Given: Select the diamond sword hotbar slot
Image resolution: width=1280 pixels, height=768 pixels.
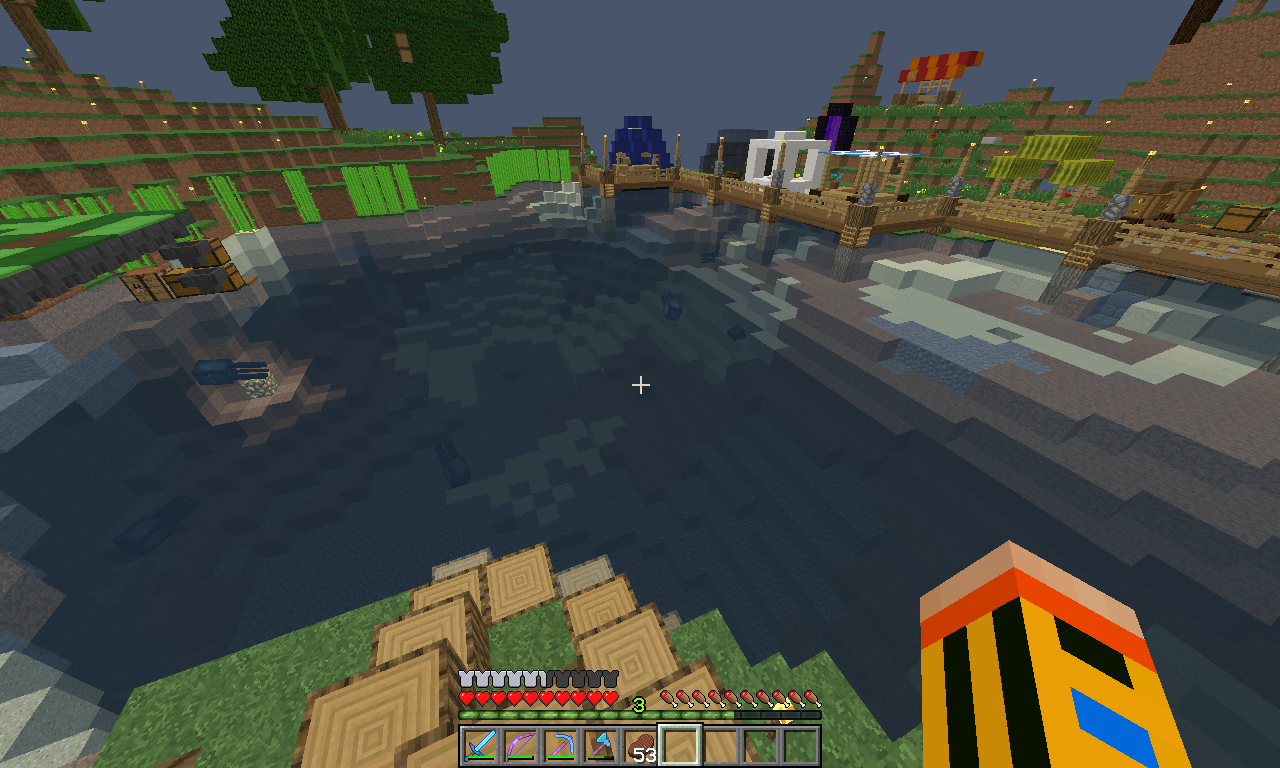Looking at the screenshot, I should [480, 746].
